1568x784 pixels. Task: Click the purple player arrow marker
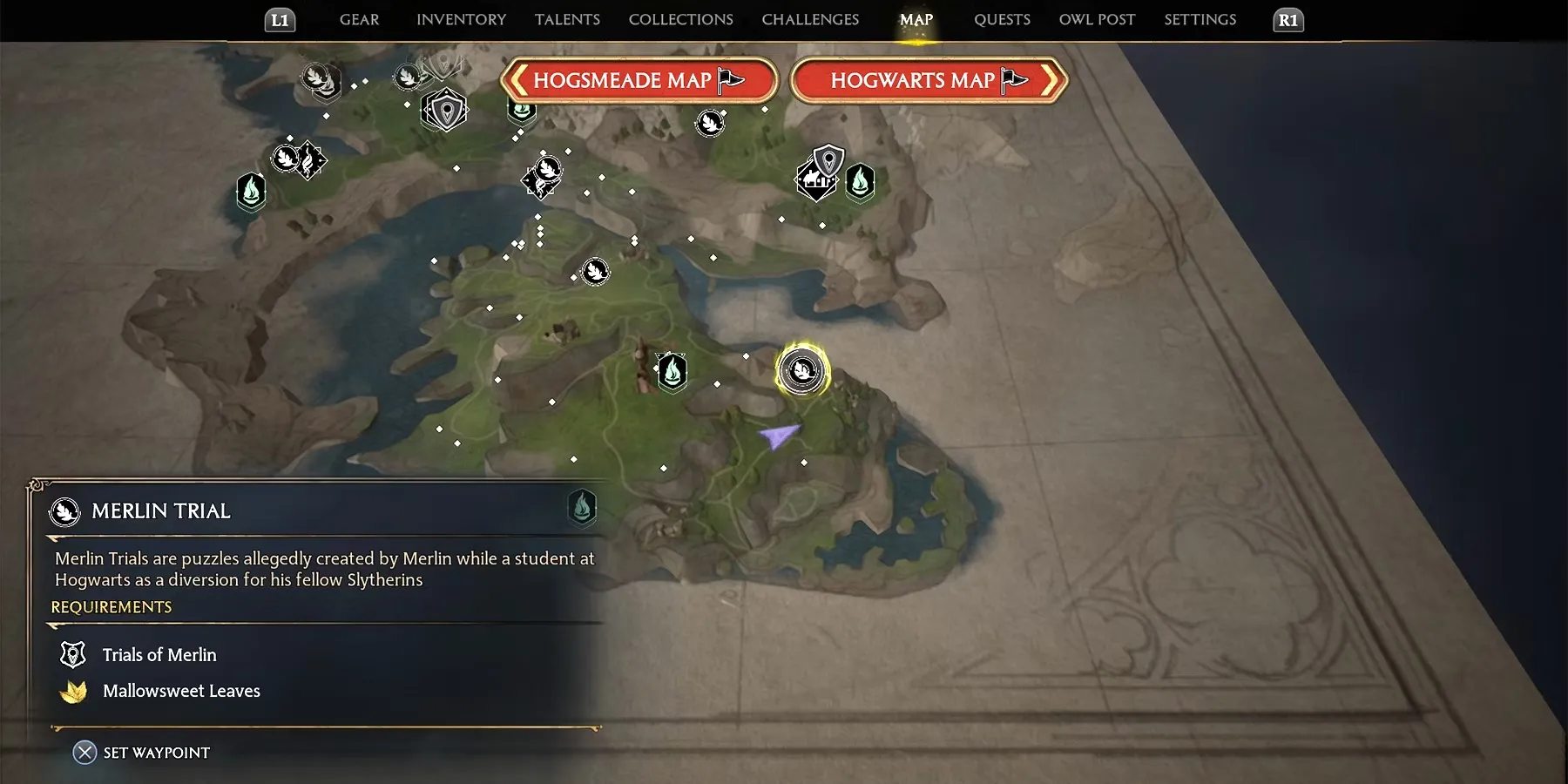pyautogui.click(x=778, y=435)
